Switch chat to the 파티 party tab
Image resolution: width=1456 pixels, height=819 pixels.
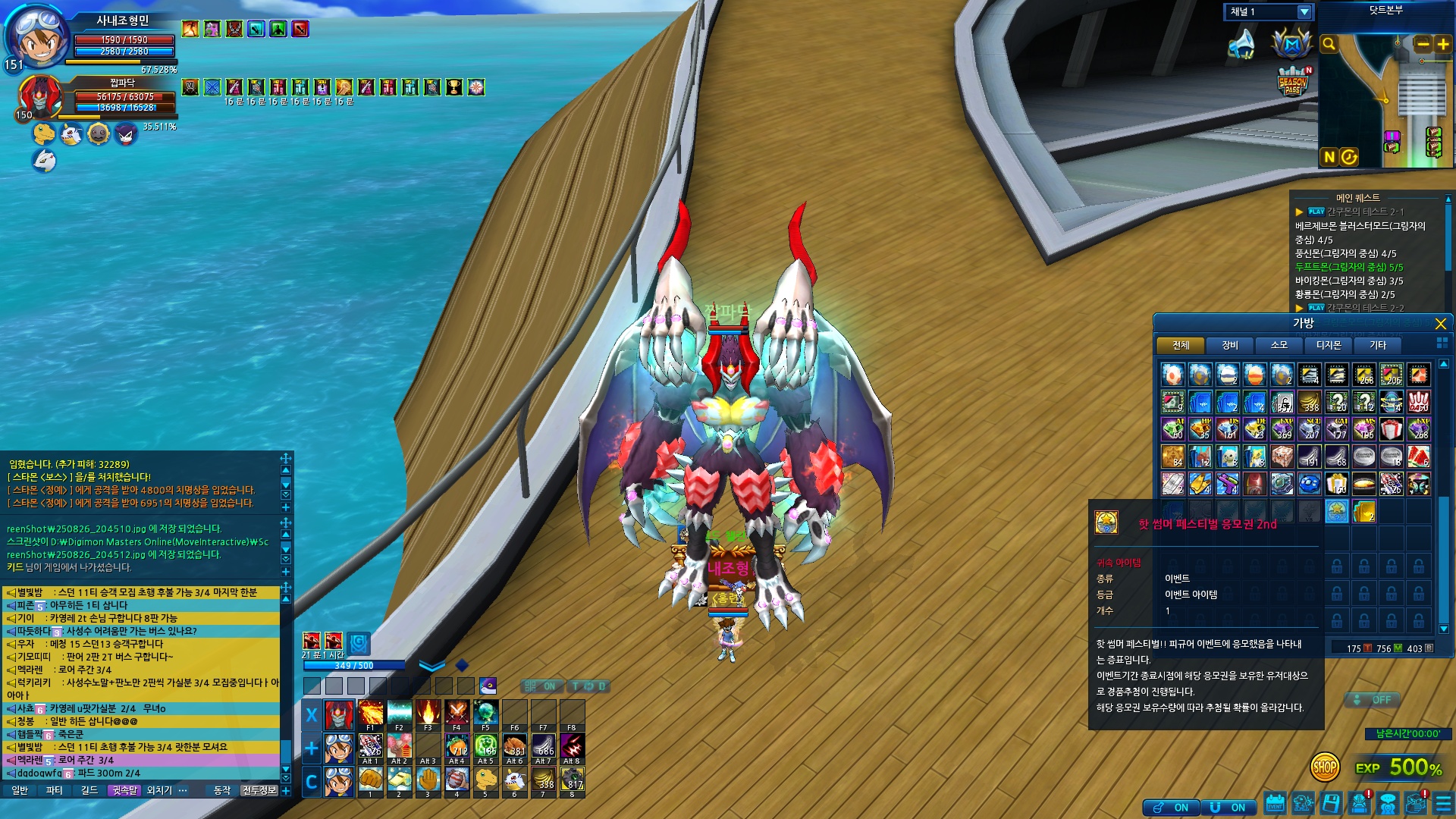click(55, 790)
